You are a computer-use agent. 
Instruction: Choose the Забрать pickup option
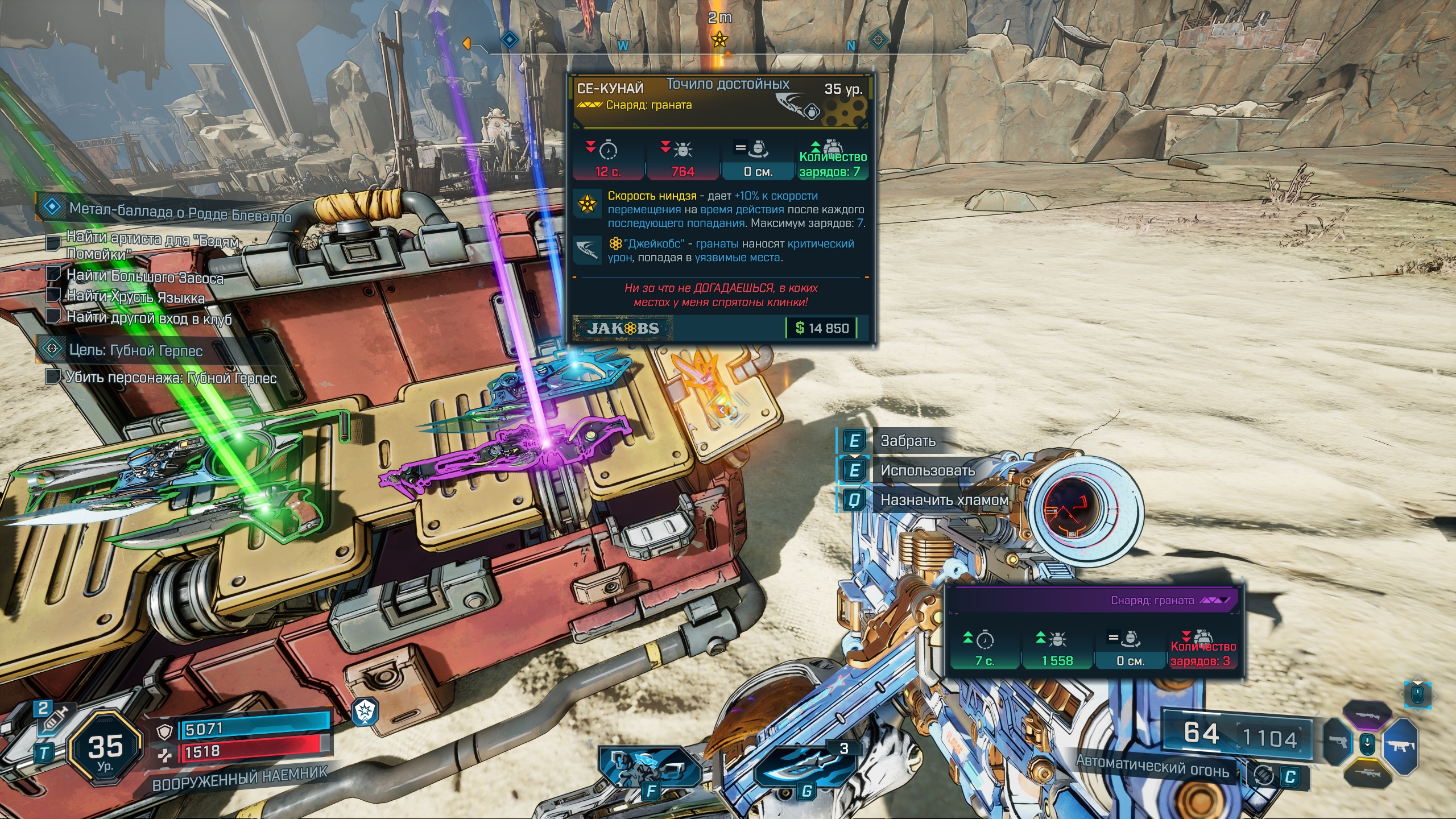coord(908,441)
